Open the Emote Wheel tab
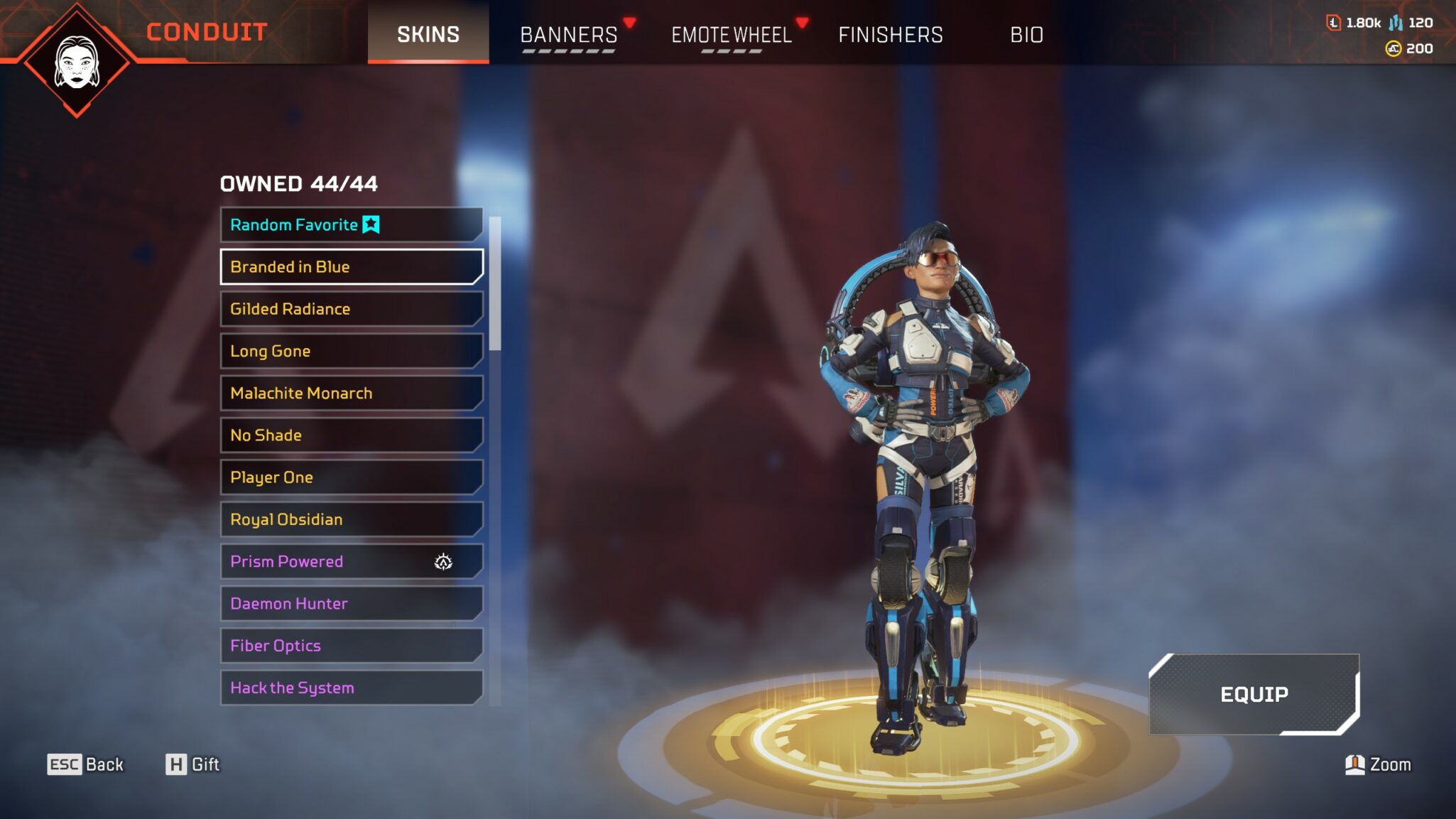1456x819 pixels. click(732, 34)
